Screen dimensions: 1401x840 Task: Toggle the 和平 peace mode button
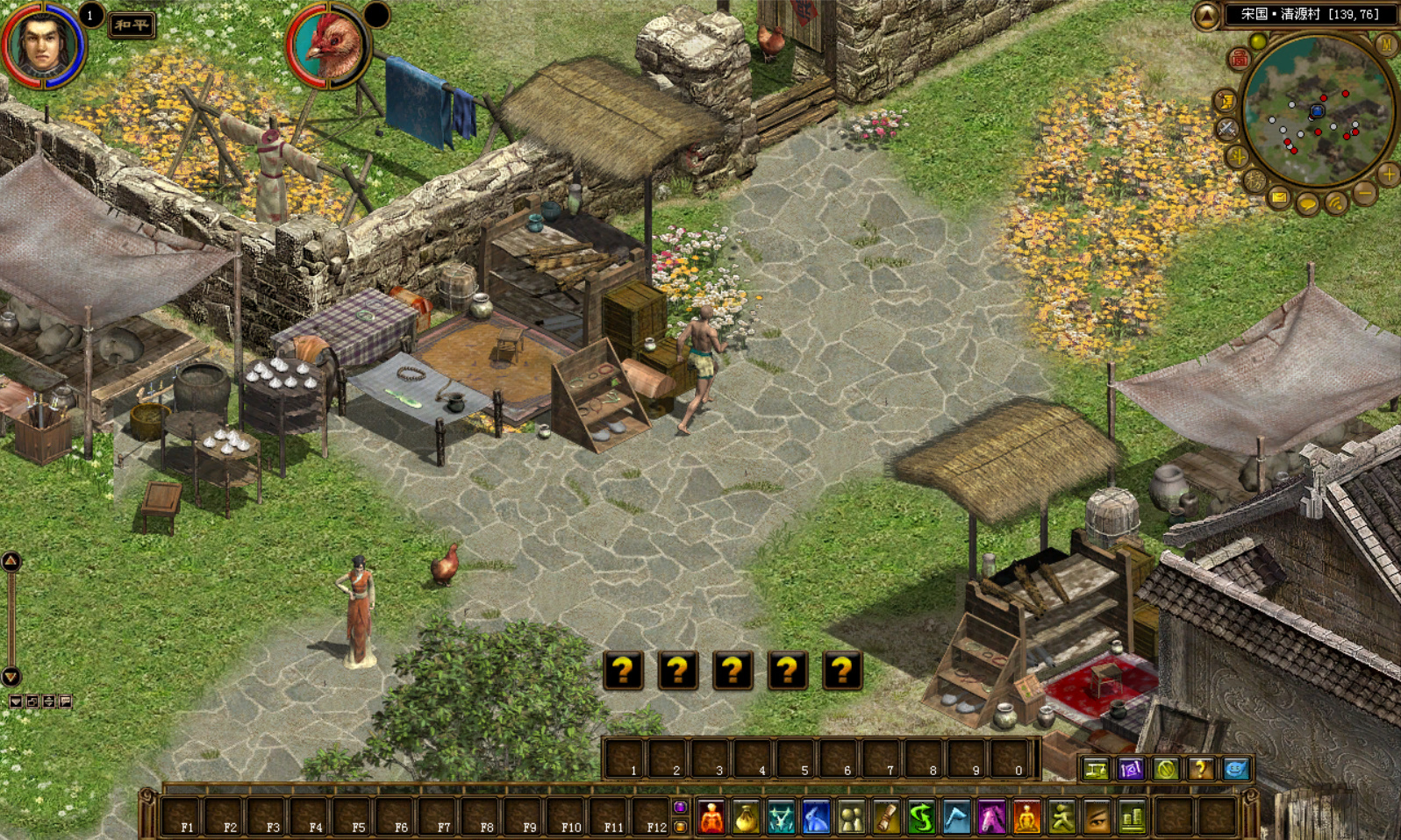coord(132,25)
